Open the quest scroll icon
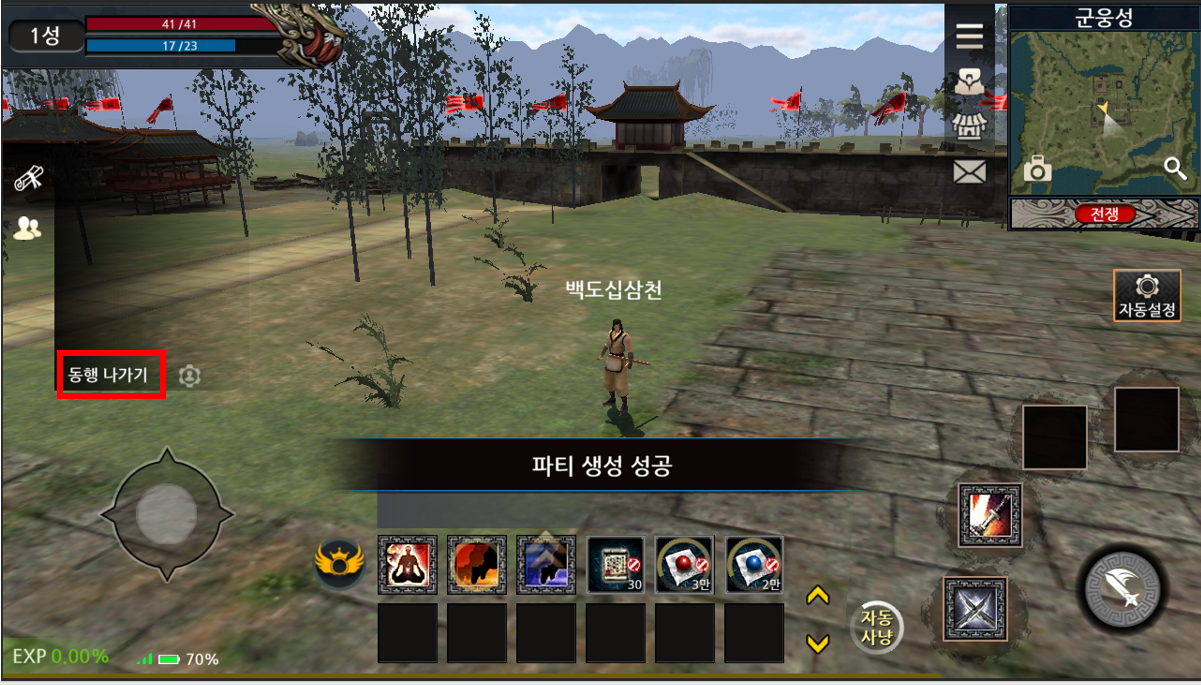This screenshot has width=1201, height=685. coord(28,180)
